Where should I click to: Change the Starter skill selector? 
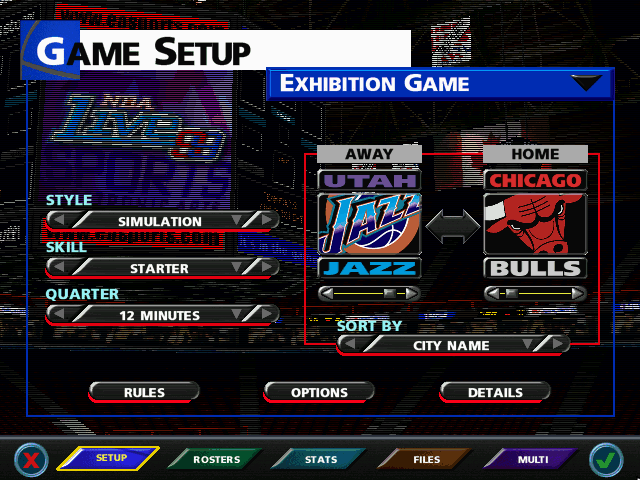(160, 268)
